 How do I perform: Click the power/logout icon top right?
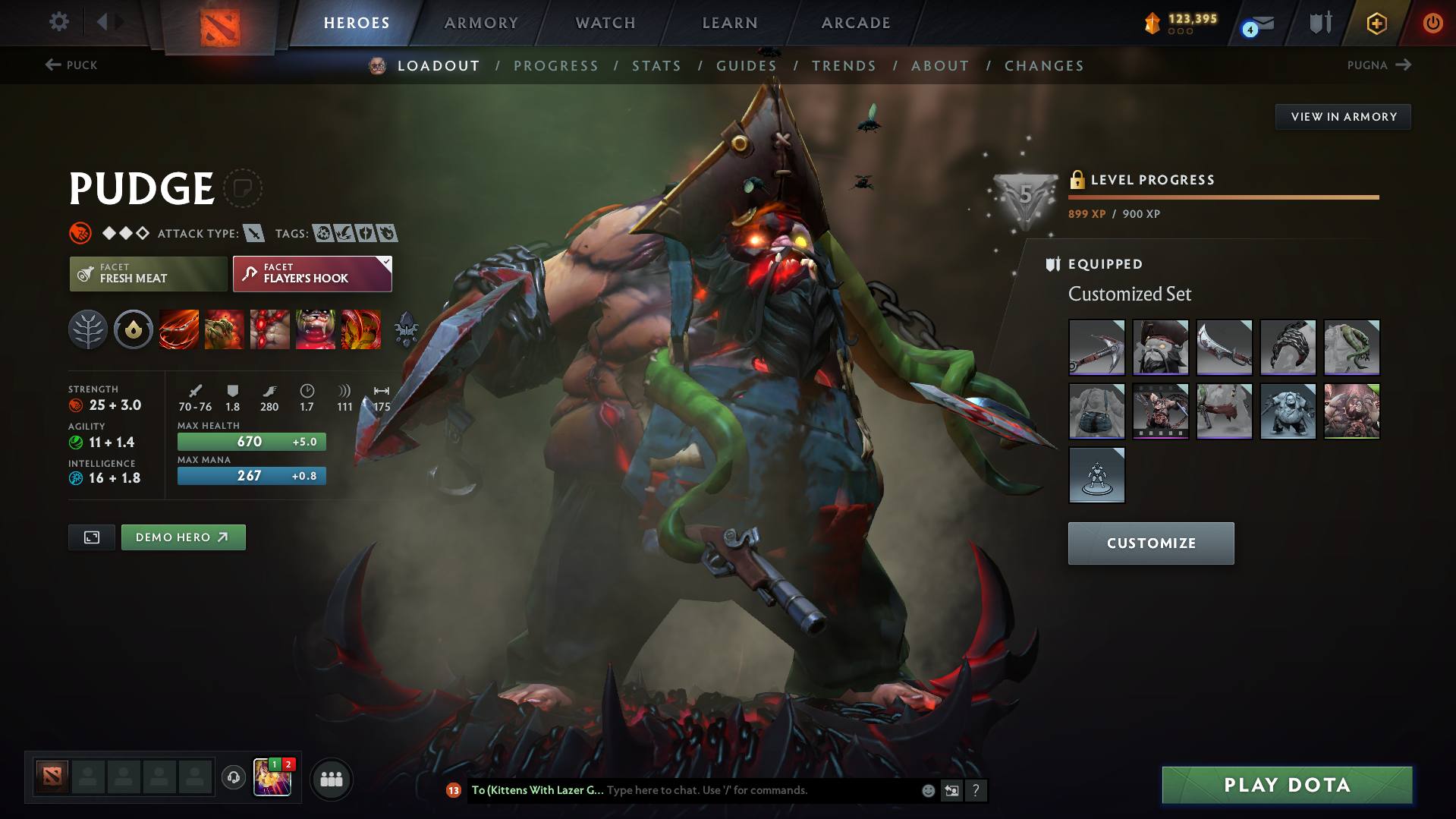[x=1432, y=23]
